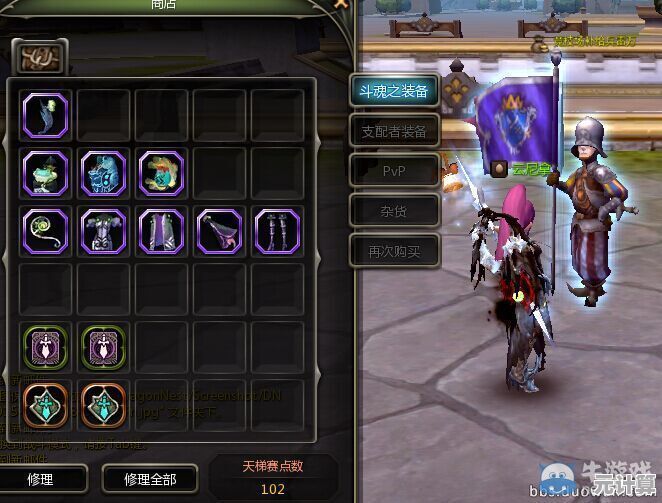Pick the green wizard hat item
The image size is (662, 503).
(45, 172)
